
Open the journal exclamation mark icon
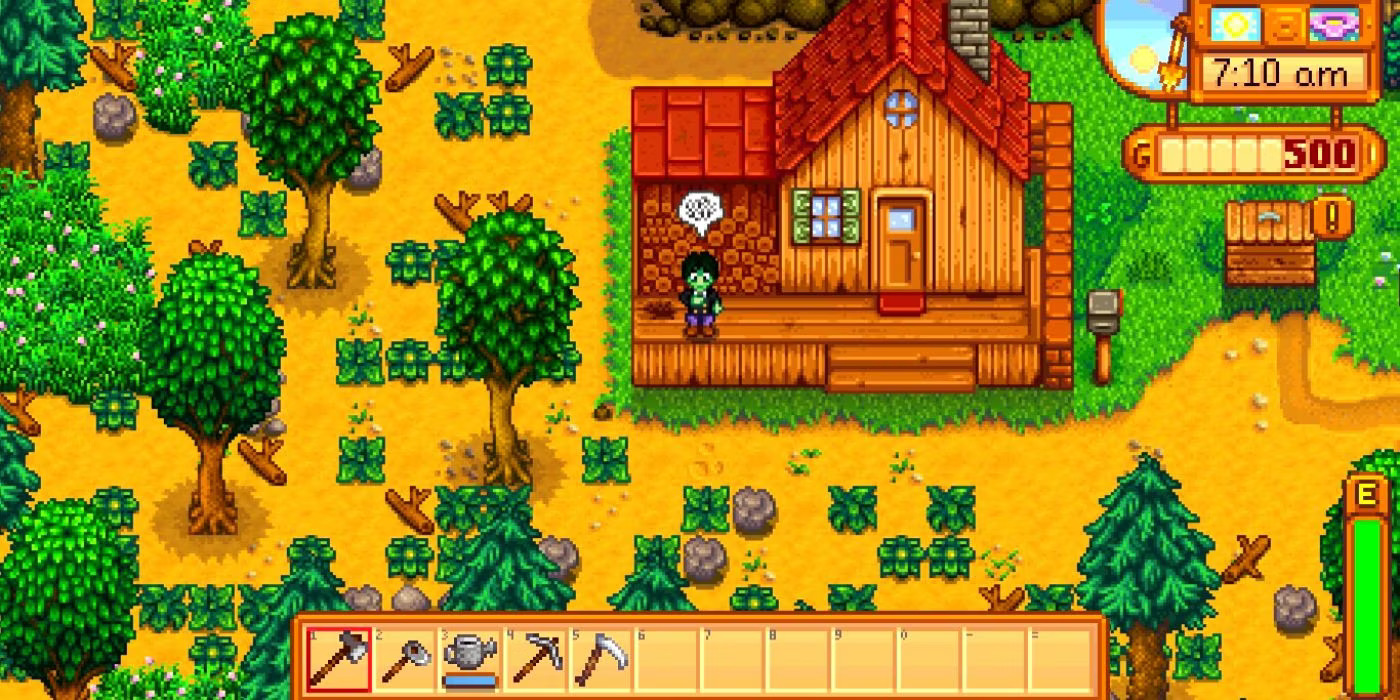coord(1332,215)
